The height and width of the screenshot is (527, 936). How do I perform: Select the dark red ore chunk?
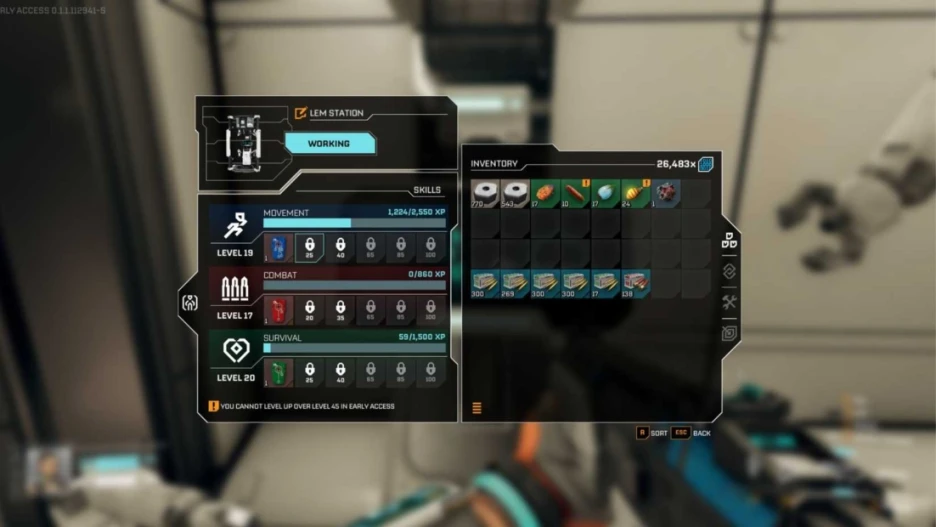click(665, 193)
